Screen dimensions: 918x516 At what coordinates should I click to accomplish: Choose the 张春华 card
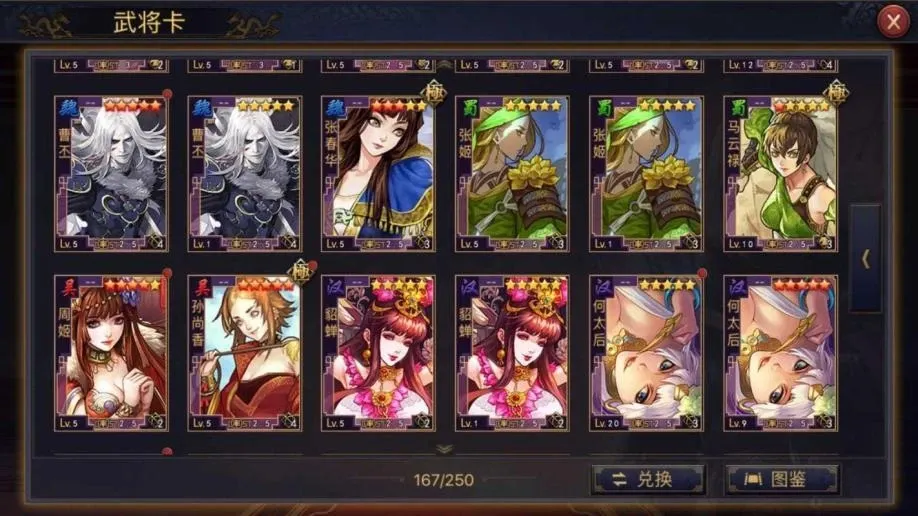click(x=378, y=173)
